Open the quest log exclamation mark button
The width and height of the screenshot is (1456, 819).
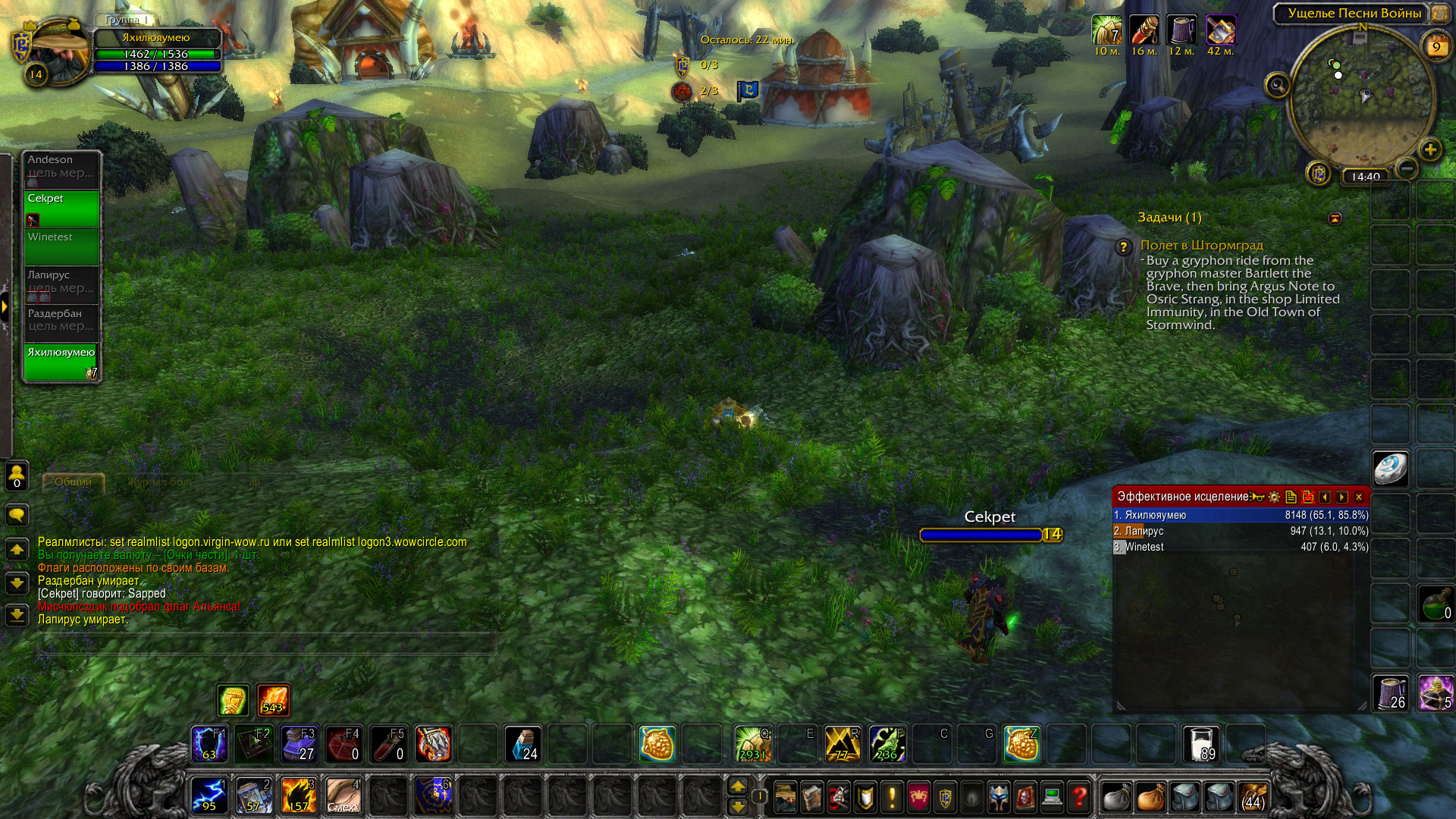[x=892, y=797]
